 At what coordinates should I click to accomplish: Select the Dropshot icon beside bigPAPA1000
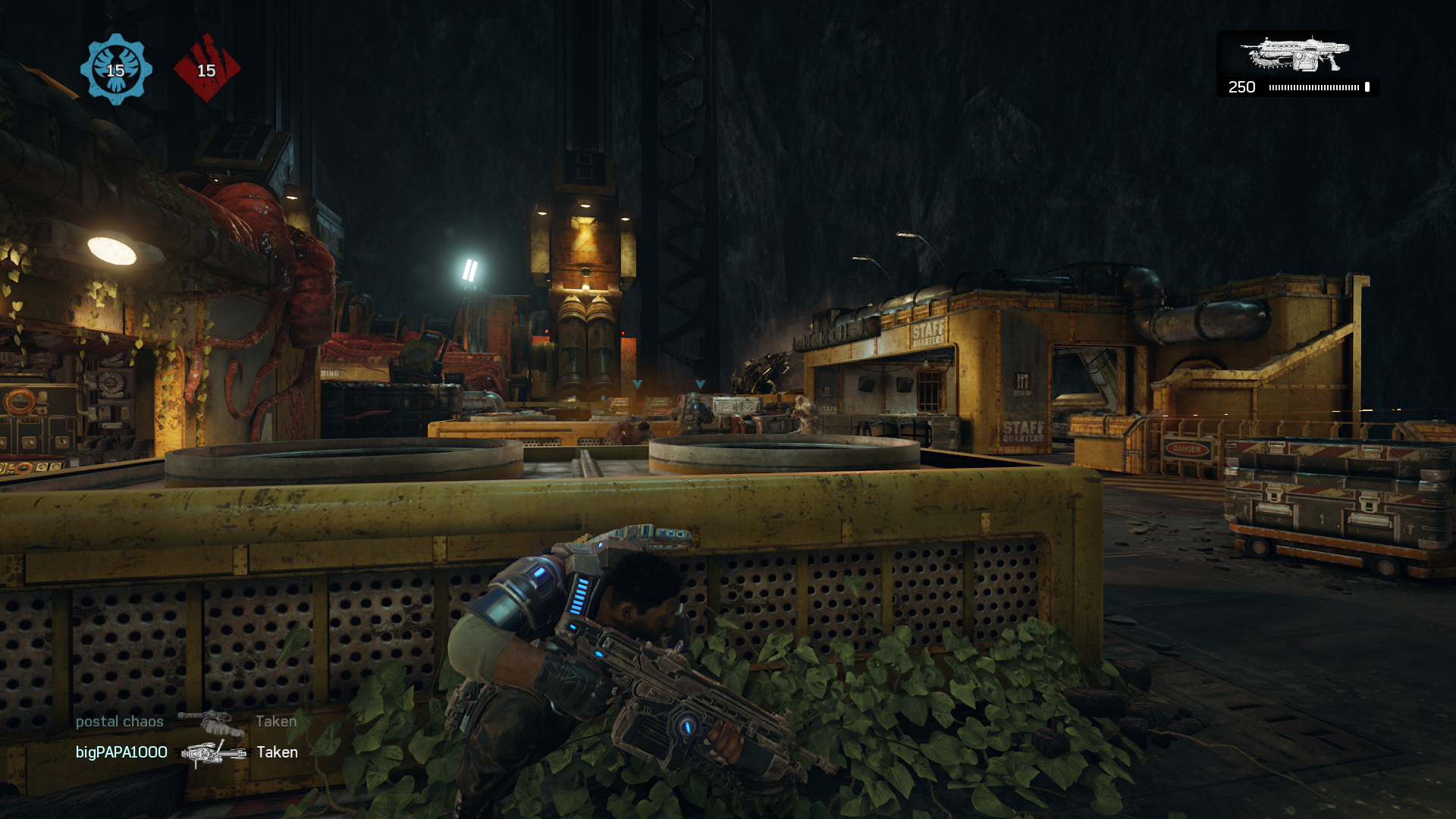click(213, 753)
